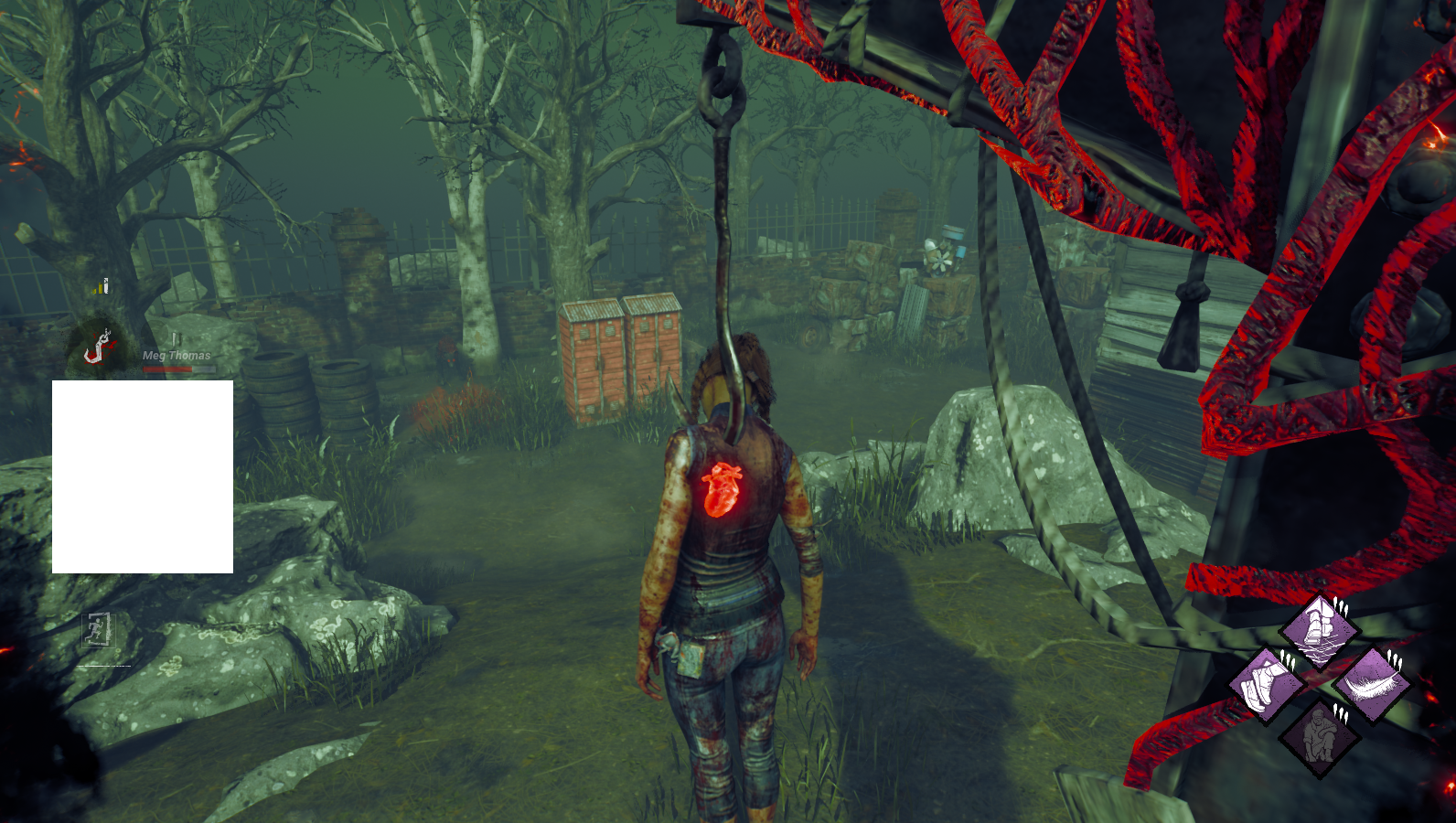The height and width of the screenshot is (823, 1456).
Task: Click the token tally on the top boots perk
Action: [1340, 607]
